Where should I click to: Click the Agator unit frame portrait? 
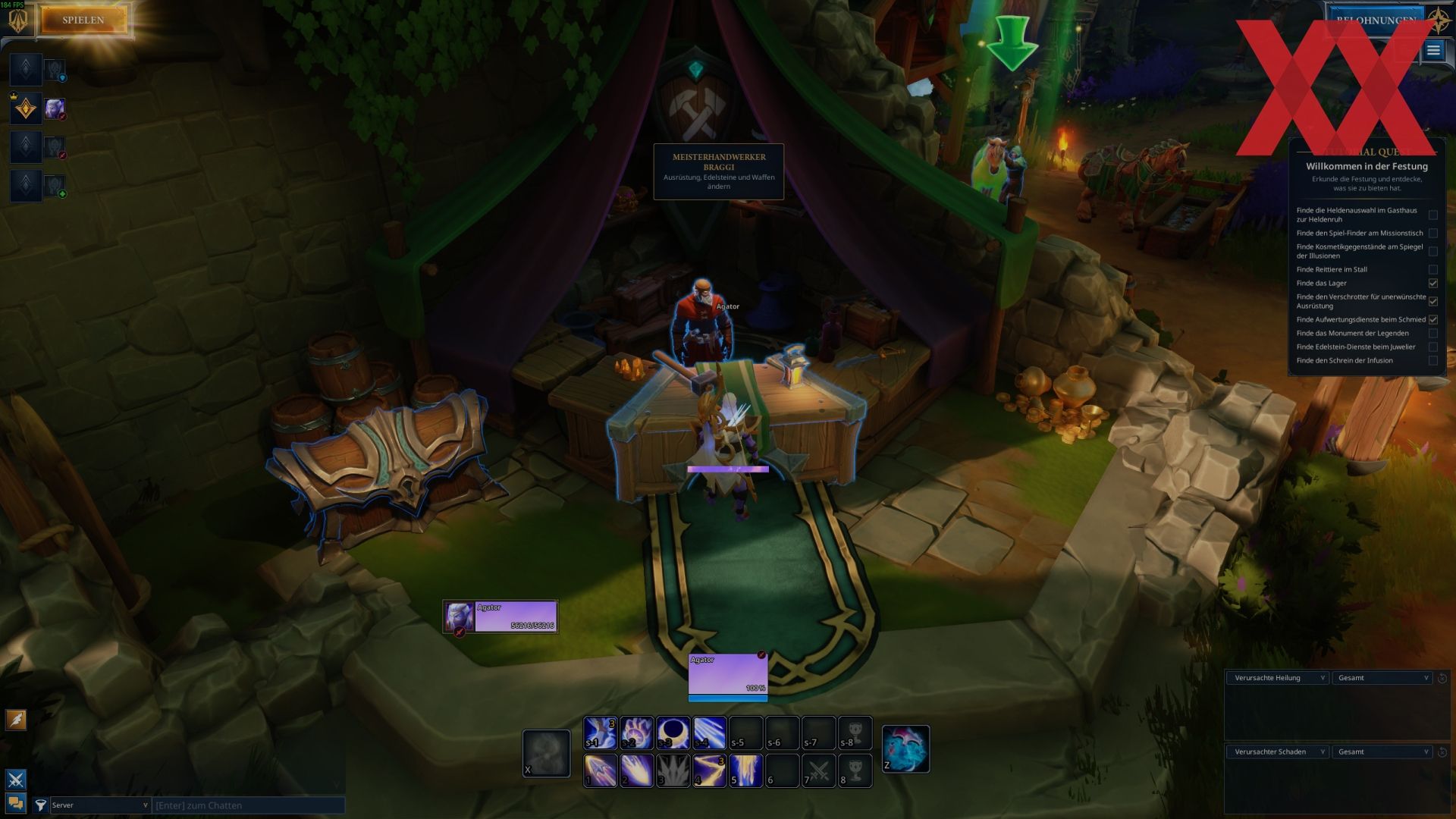(460, 617)
